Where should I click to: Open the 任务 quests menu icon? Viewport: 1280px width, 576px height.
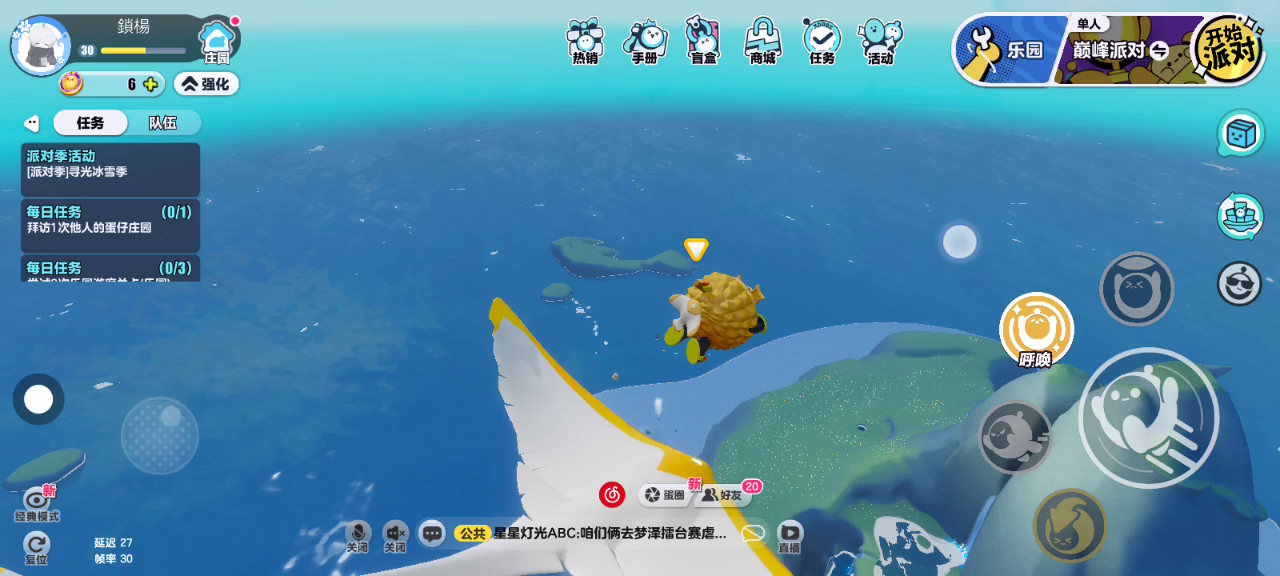coord(821,41)
